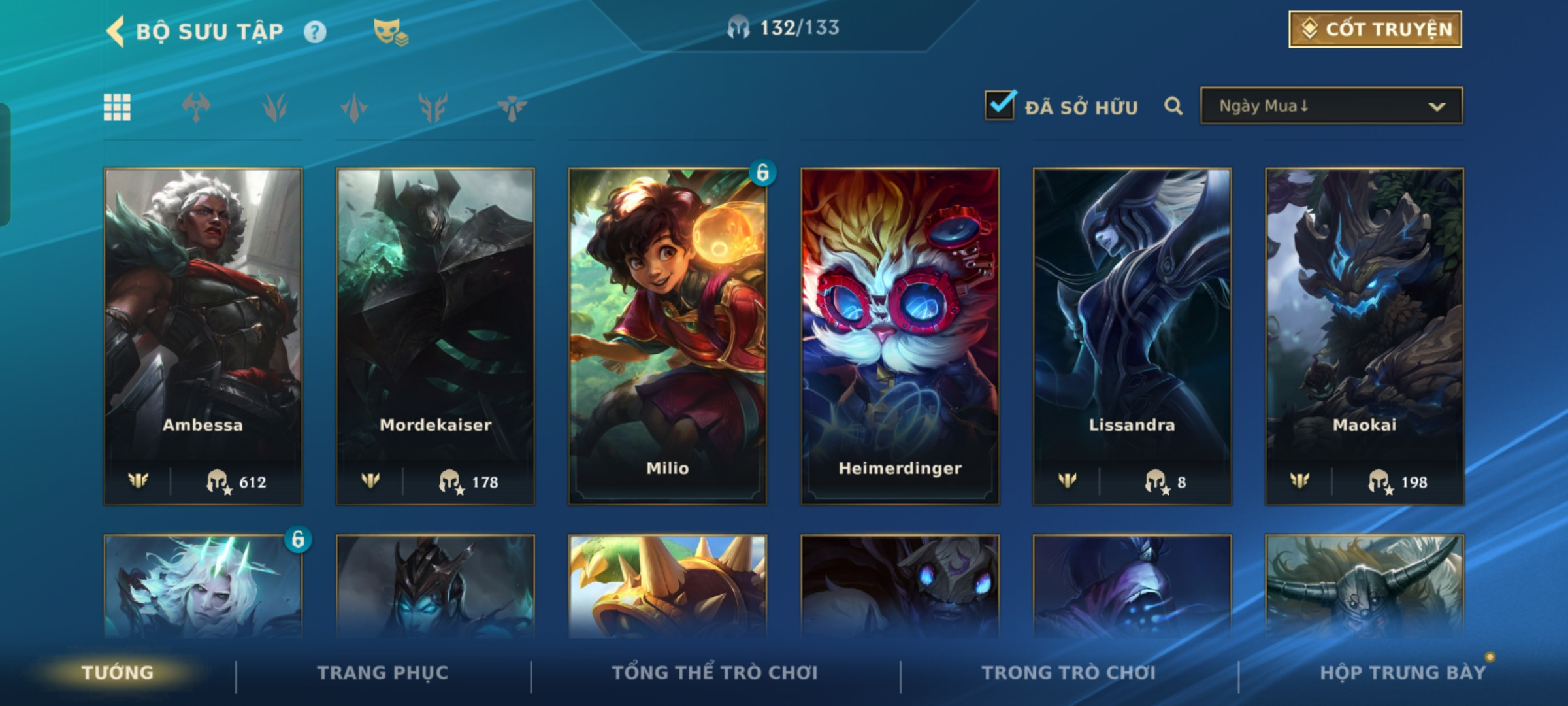
Task: Toggle the Đã Sở Hữu checkbox
Action: coord(1000,106)
